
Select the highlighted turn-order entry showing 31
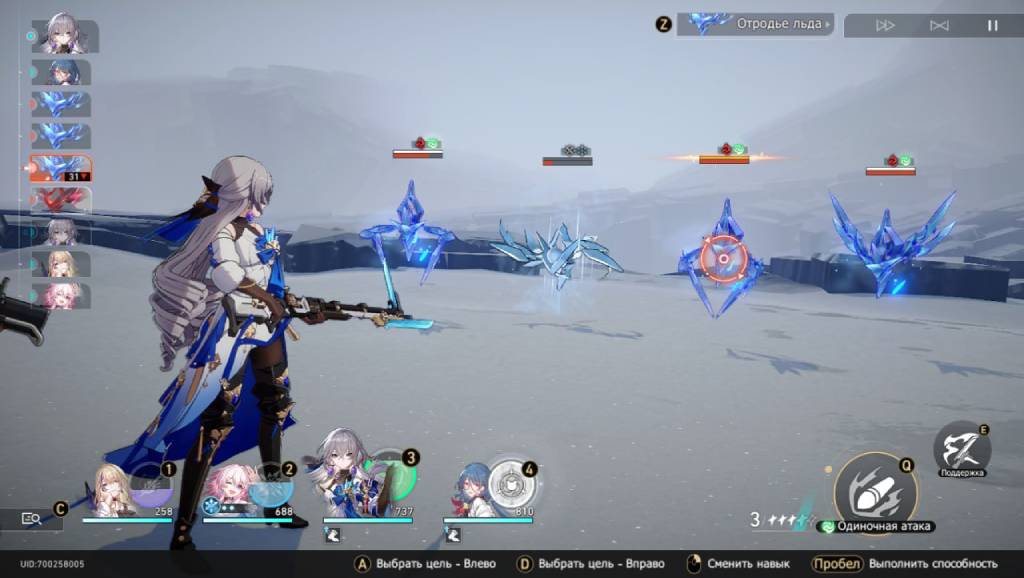(x=61, y=168)
